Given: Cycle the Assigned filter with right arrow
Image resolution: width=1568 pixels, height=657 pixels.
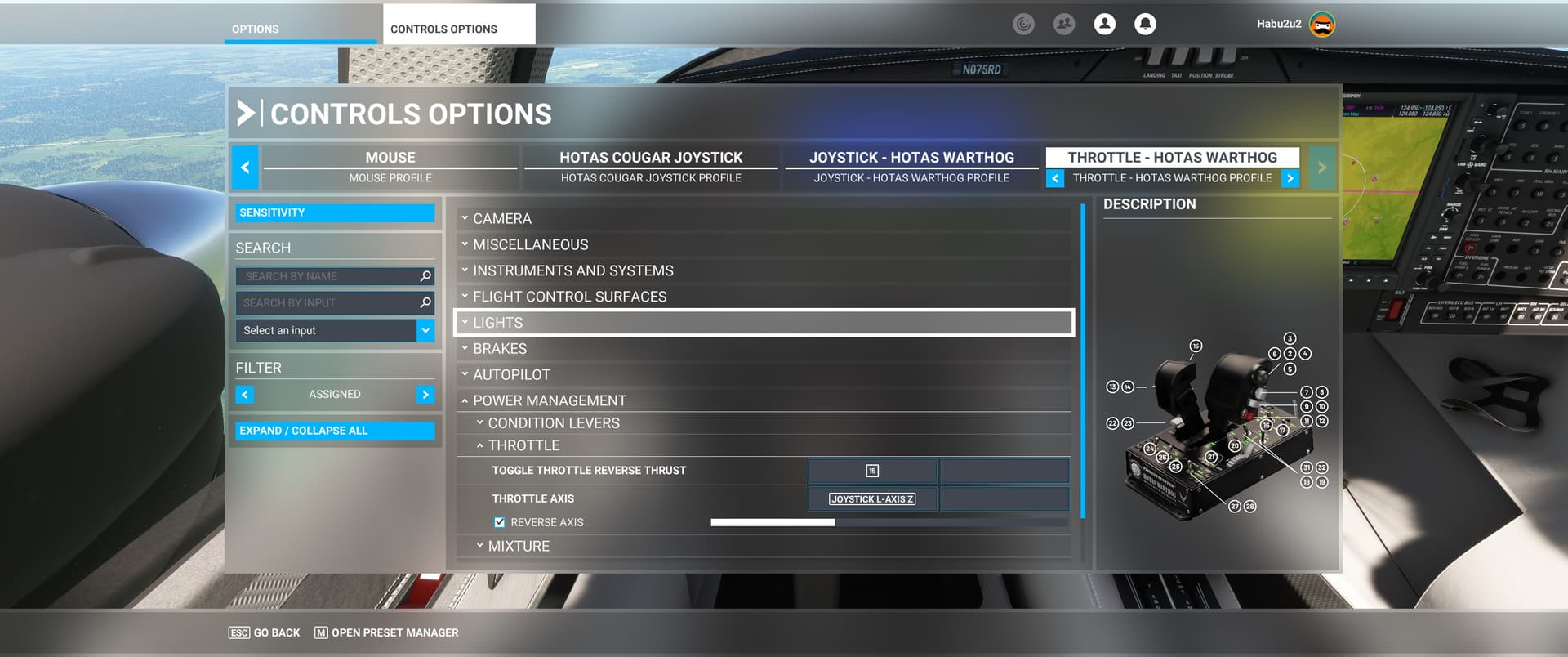Looking at the screenshot, I should pyautogui.click(x=425, y=394).
